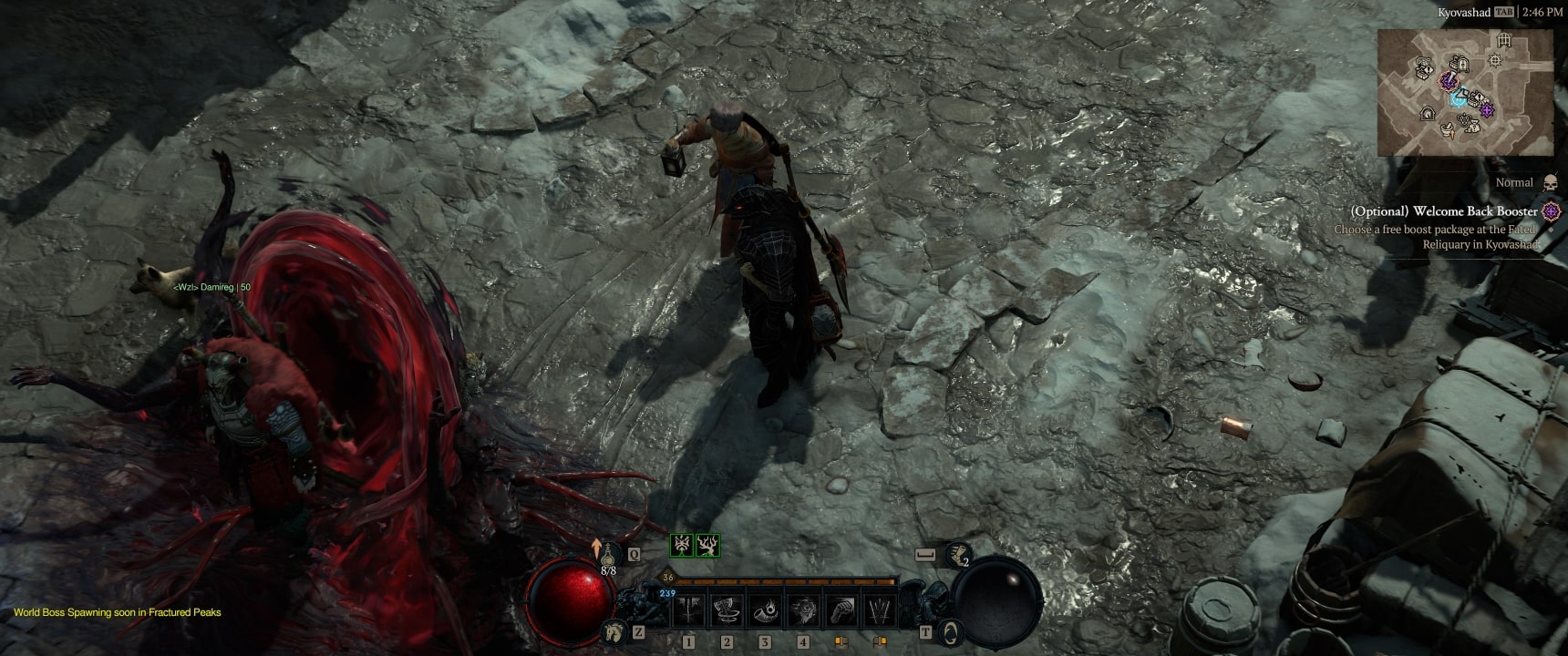
Task: Activate the three crossed blades skill
Action: pyautogui.click(x=880, y=610)
